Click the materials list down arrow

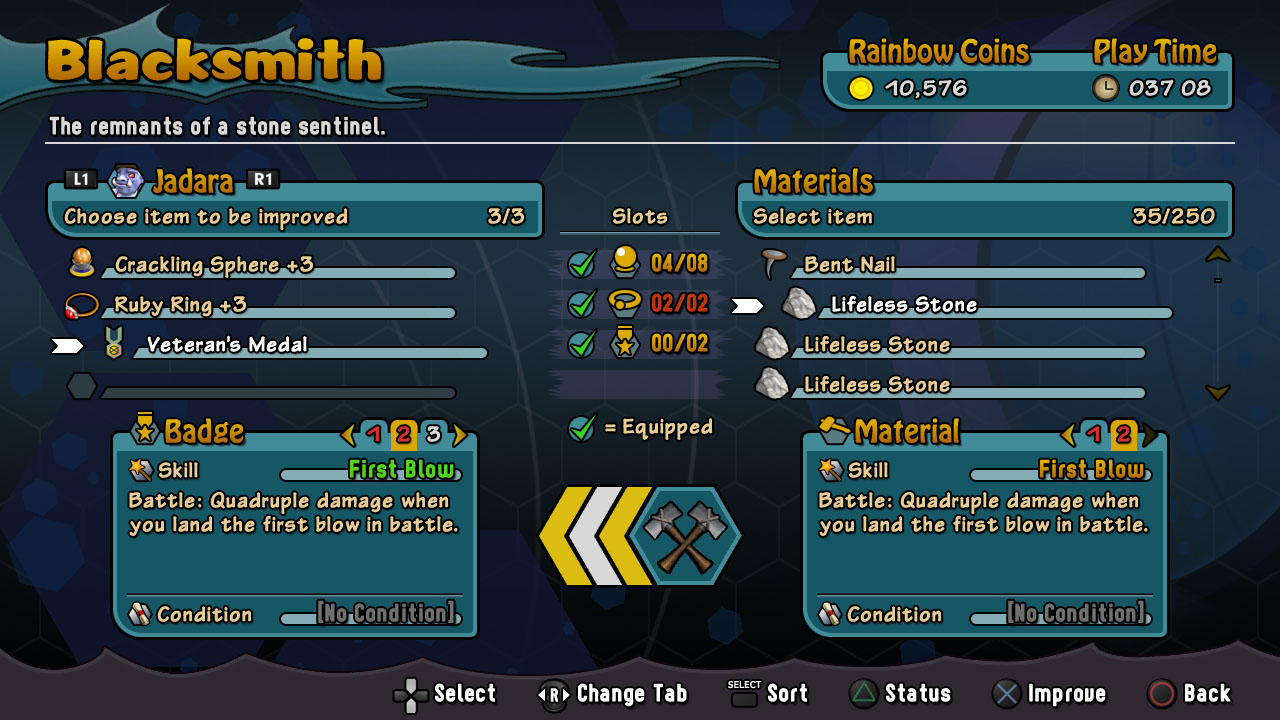coord(1217,393)
